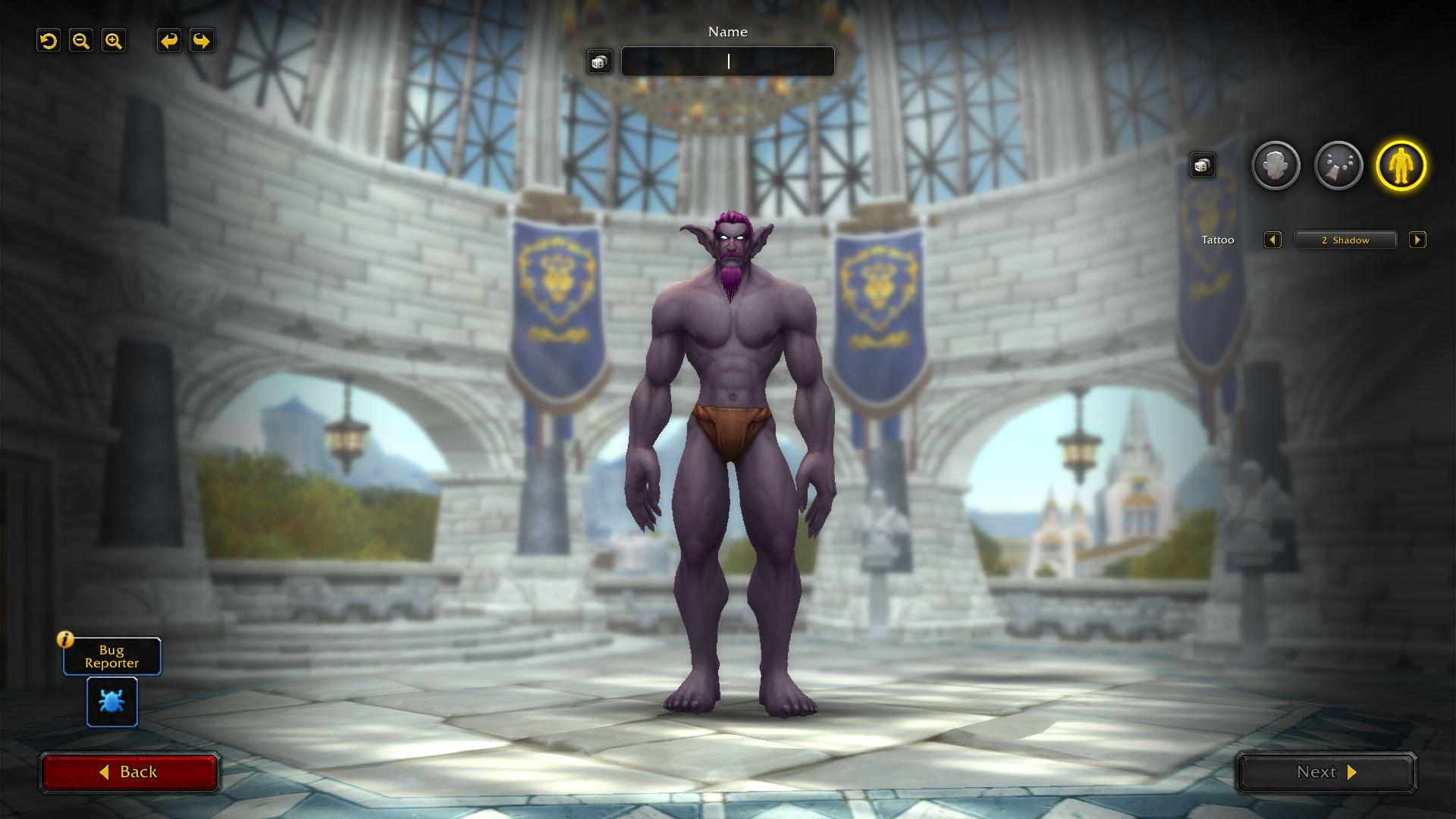Reset the character camera view
The height and width of the screenshot is (819, 1456).
pyautogui.click(x=49, y=41)
